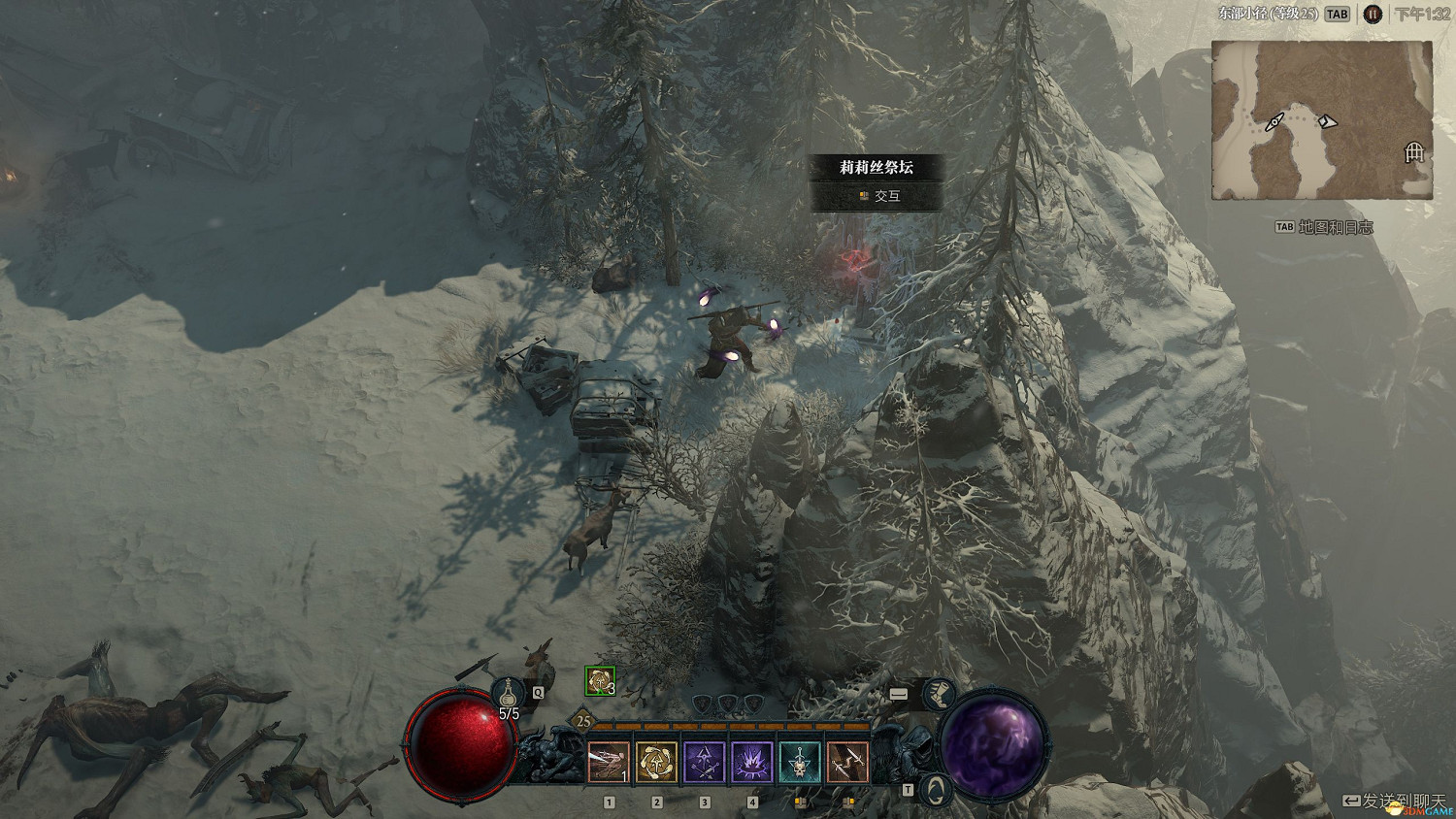Screen dimensions: 1456x819
Task: Click the level 25 badge
Action: 583,721
